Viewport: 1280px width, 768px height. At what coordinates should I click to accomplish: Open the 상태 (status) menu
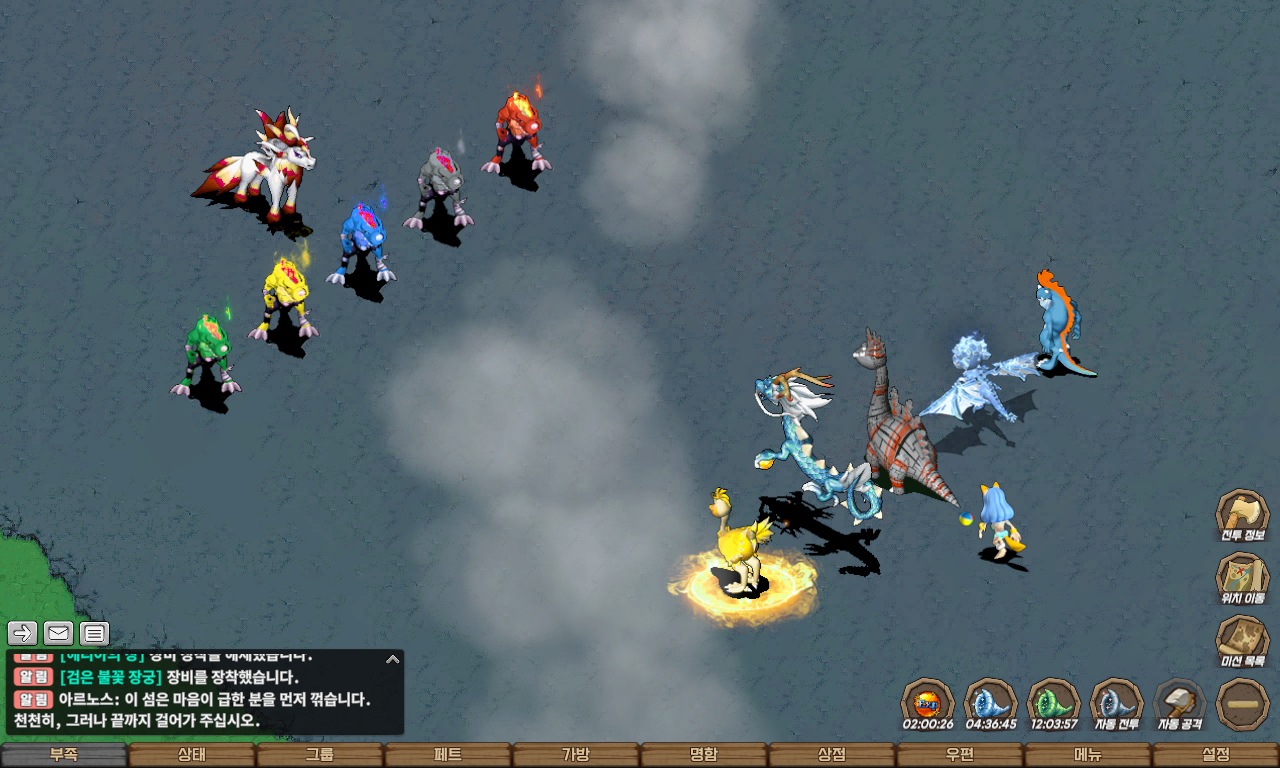(x=192, y=755)
